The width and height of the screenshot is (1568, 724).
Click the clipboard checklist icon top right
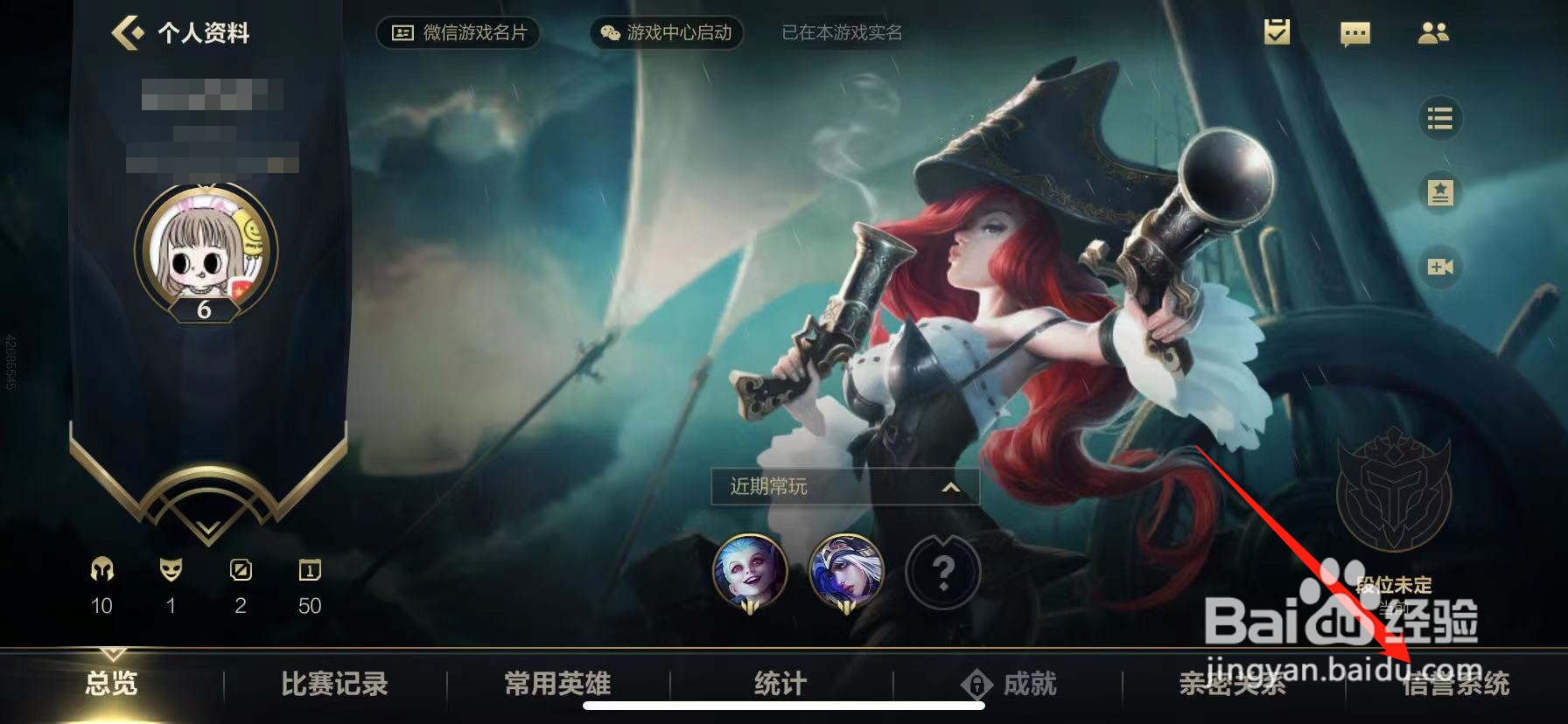coord(1276,33)
